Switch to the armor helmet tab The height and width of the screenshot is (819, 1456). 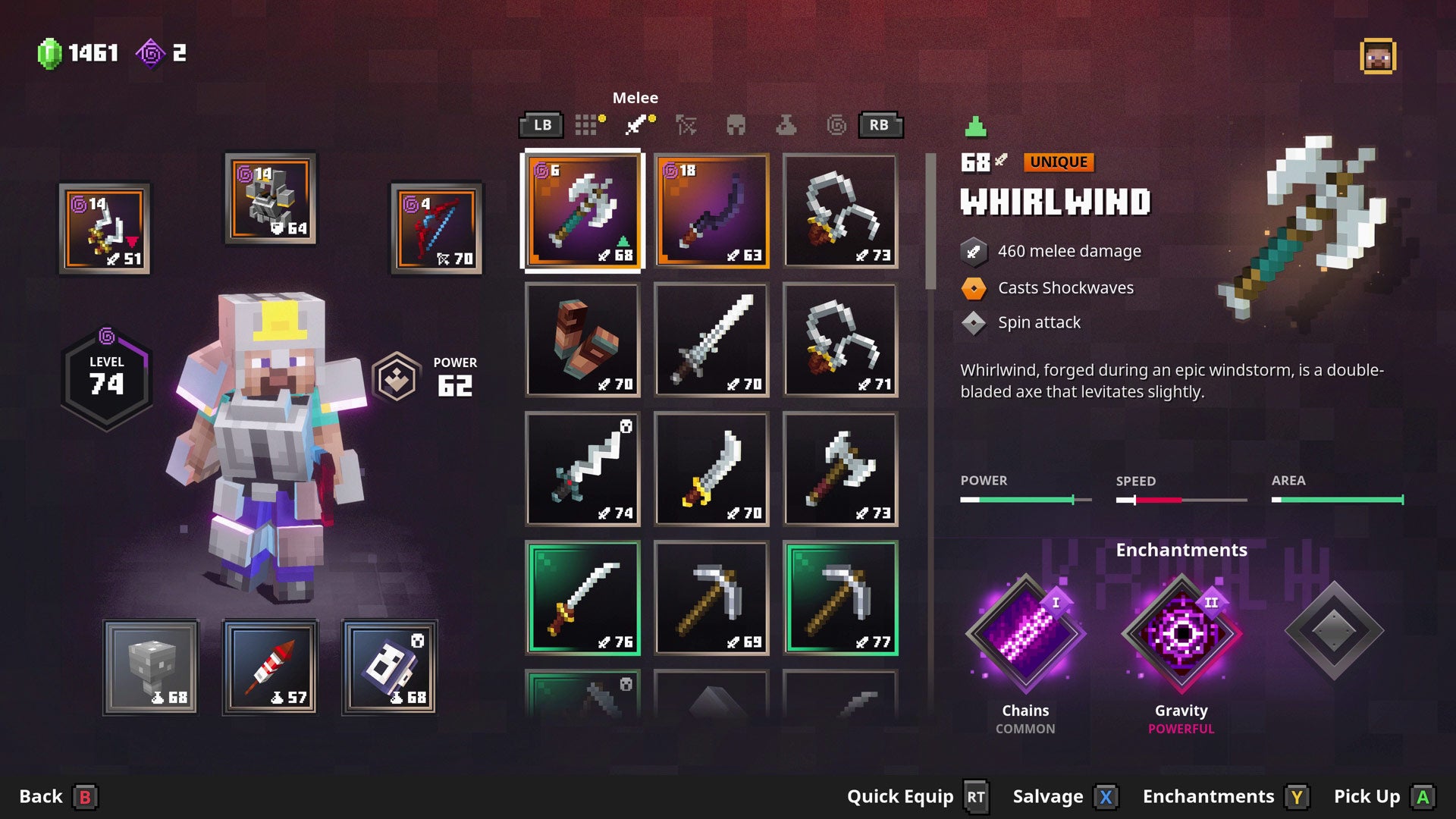point(736,125)
